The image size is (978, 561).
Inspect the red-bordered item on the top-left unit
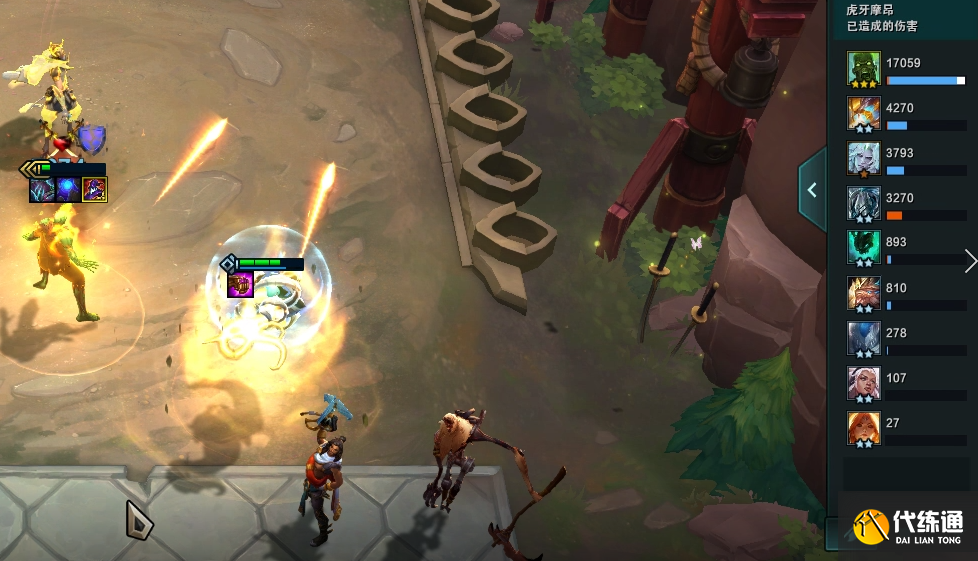pyautogui.click(x=95, y=189)
